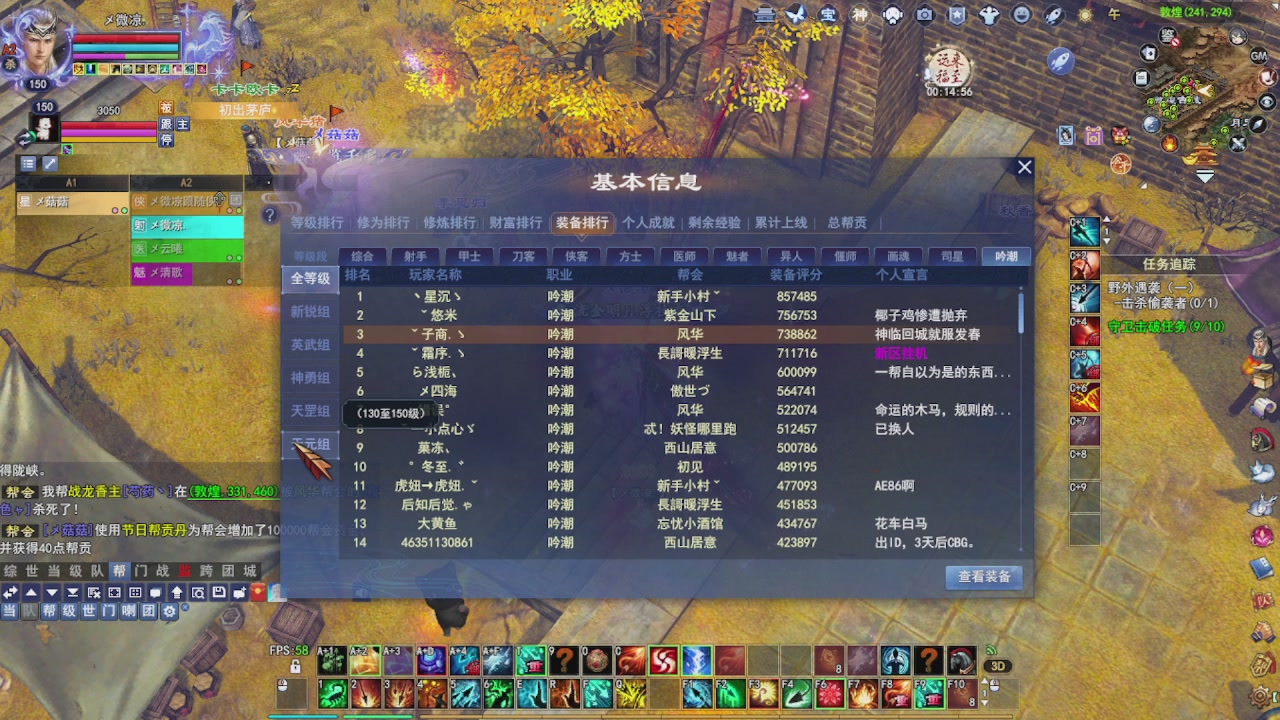Screen dimensions: 1280x720
Task: Open the chat settings gear icon
Action: [x=168, y=611]
